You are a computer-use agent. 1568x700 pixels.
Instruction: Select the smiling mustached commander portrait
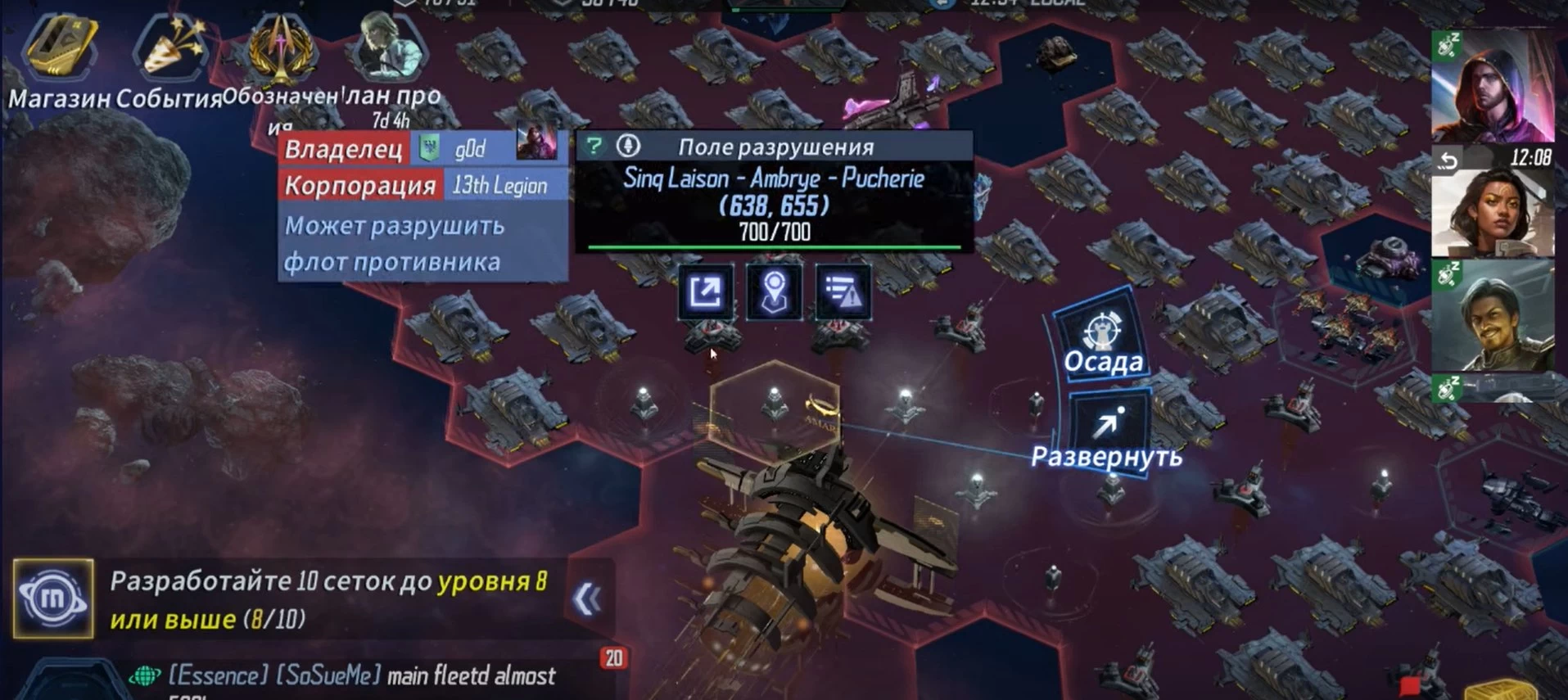pos(1492,315)
